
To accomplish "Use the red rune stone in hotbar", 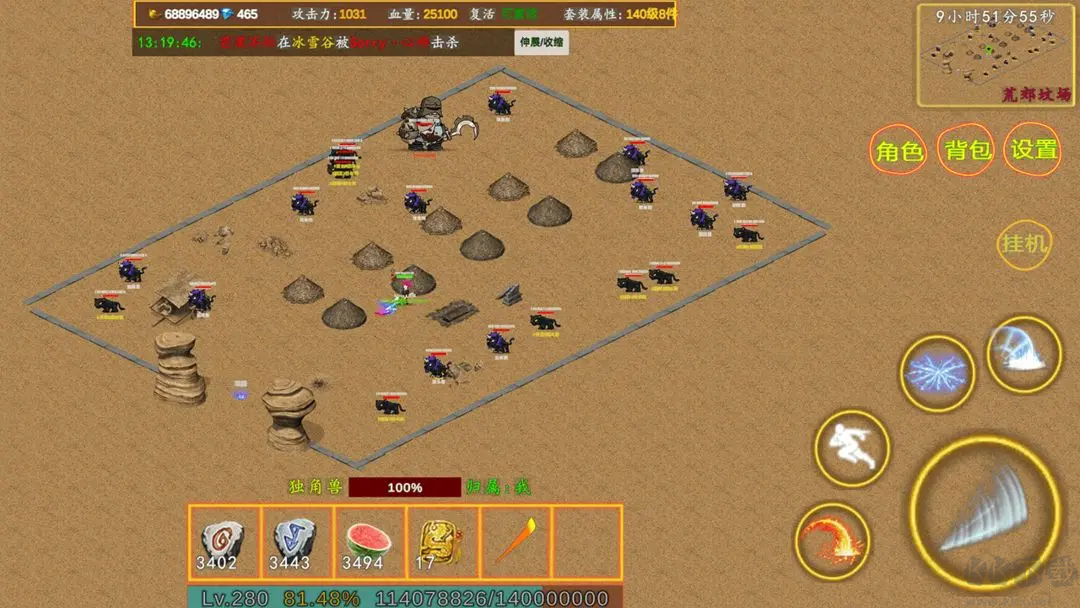I will pyautogui.click(x=224, y=541).
